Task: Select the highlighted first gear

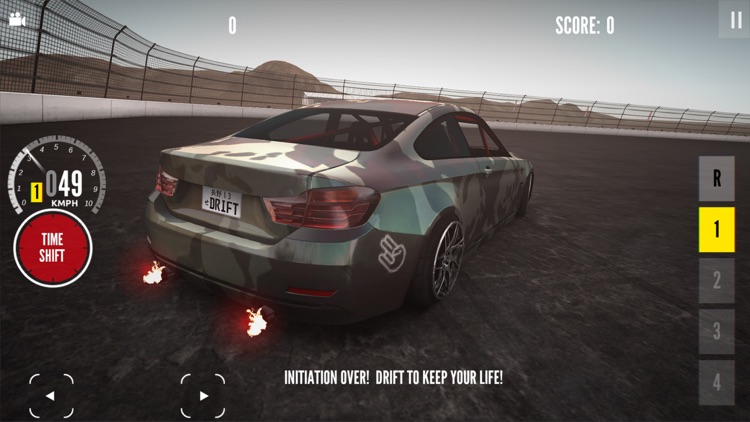Action: coord(716,230)
